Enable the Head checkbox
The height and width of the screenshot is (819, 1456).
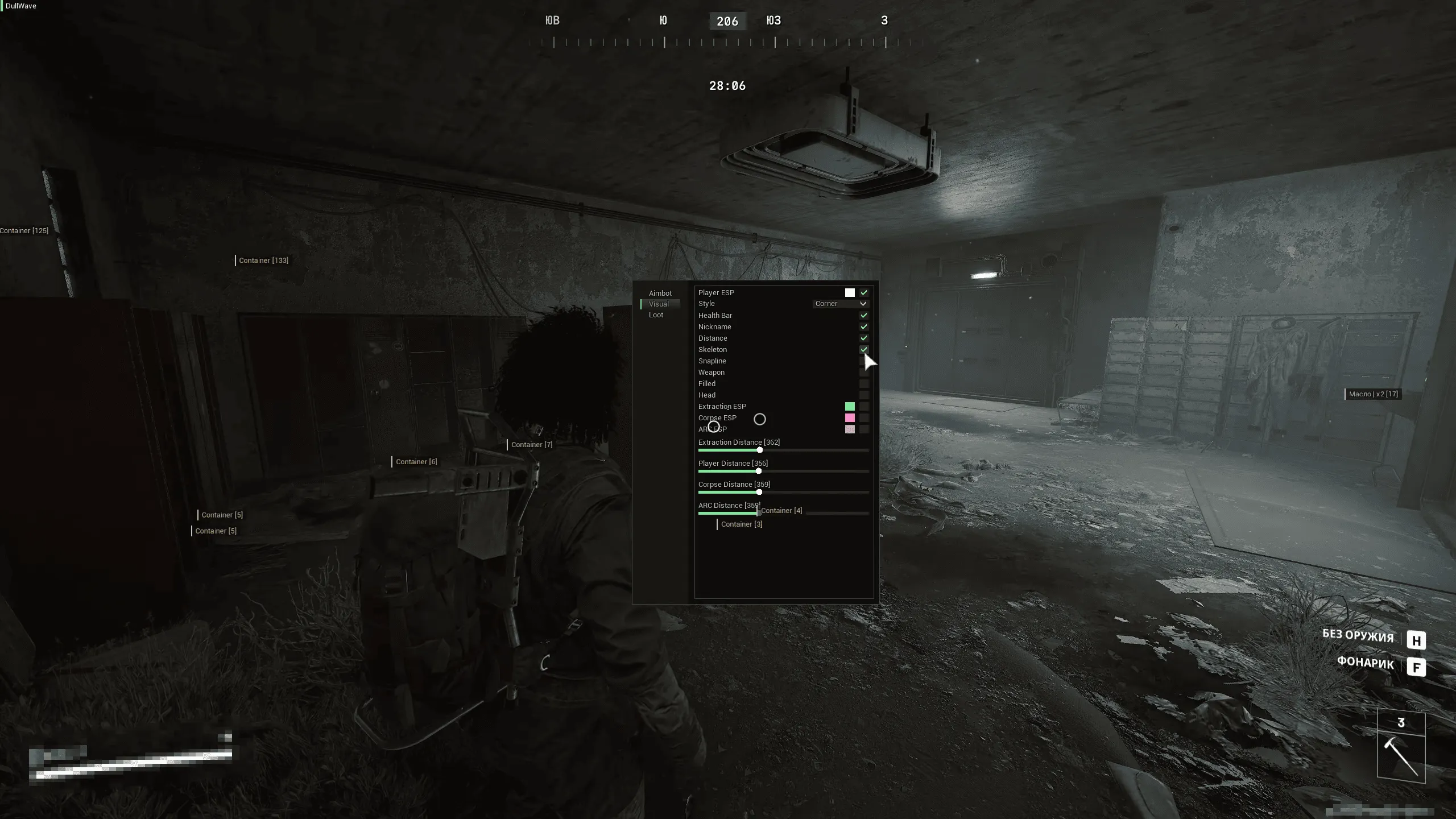(864, 395)
